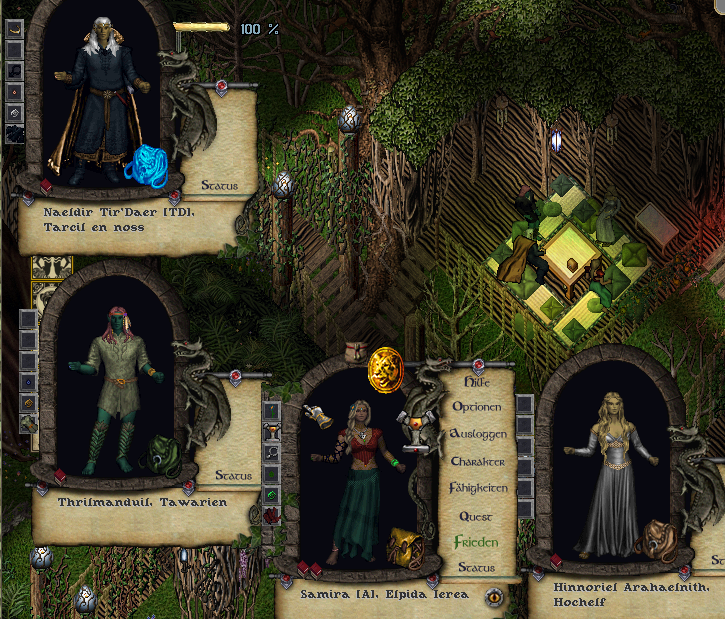725x619 pixels.
Task: Open Optionen from Samira's paperdoll
Action: pyautogui.click(x=477, y=407)
